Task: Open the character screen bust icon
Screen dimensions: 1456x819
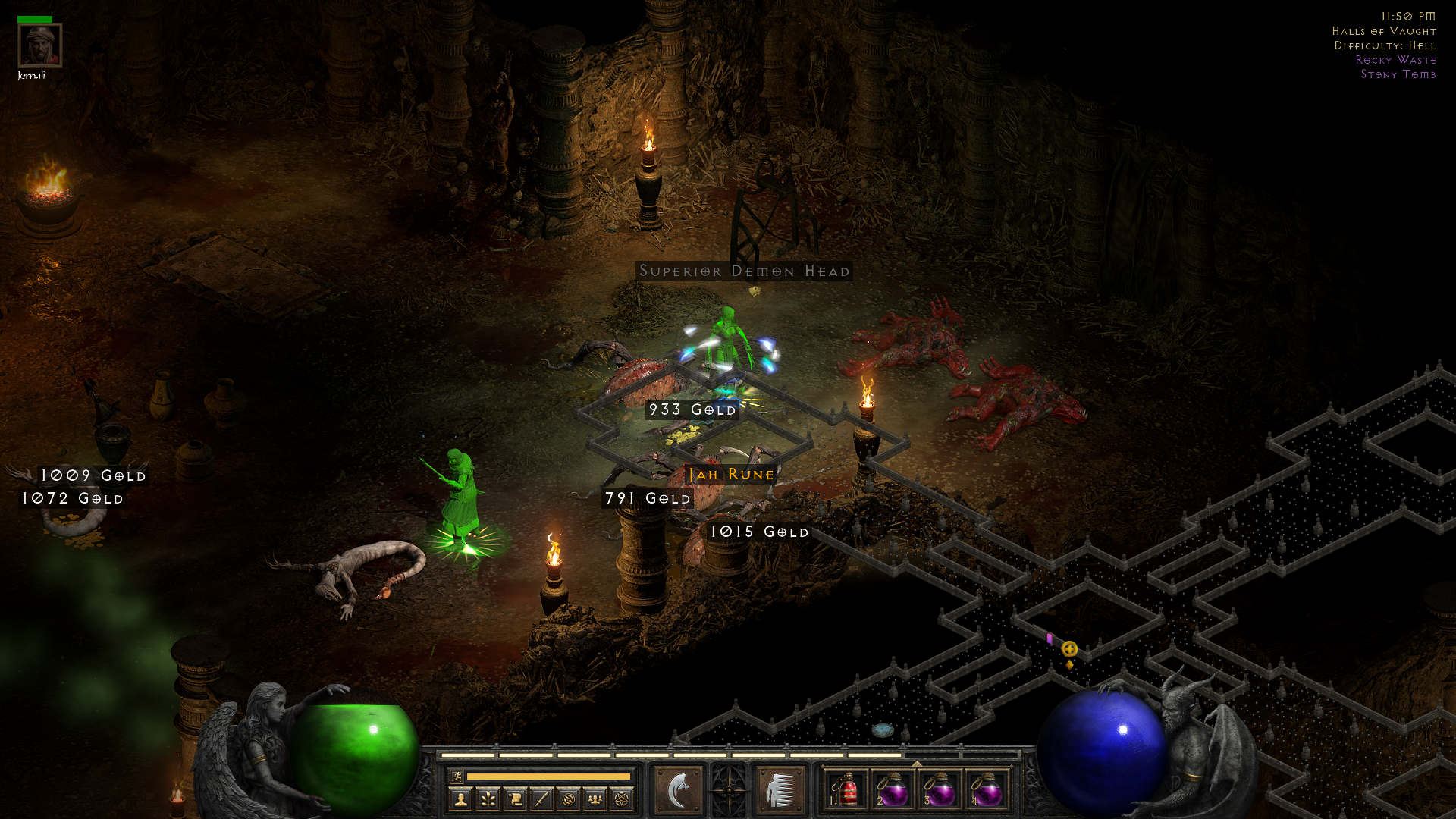Action: [460, 799]
